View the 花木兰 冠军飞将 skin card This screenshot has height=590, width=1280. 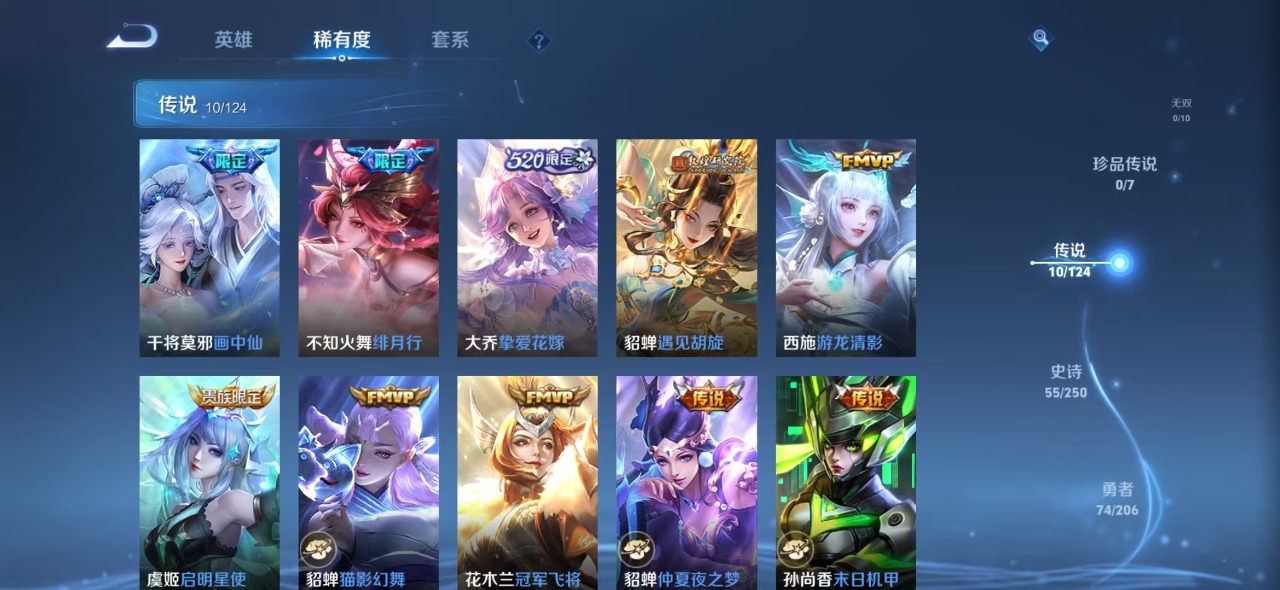coord(527,480)
